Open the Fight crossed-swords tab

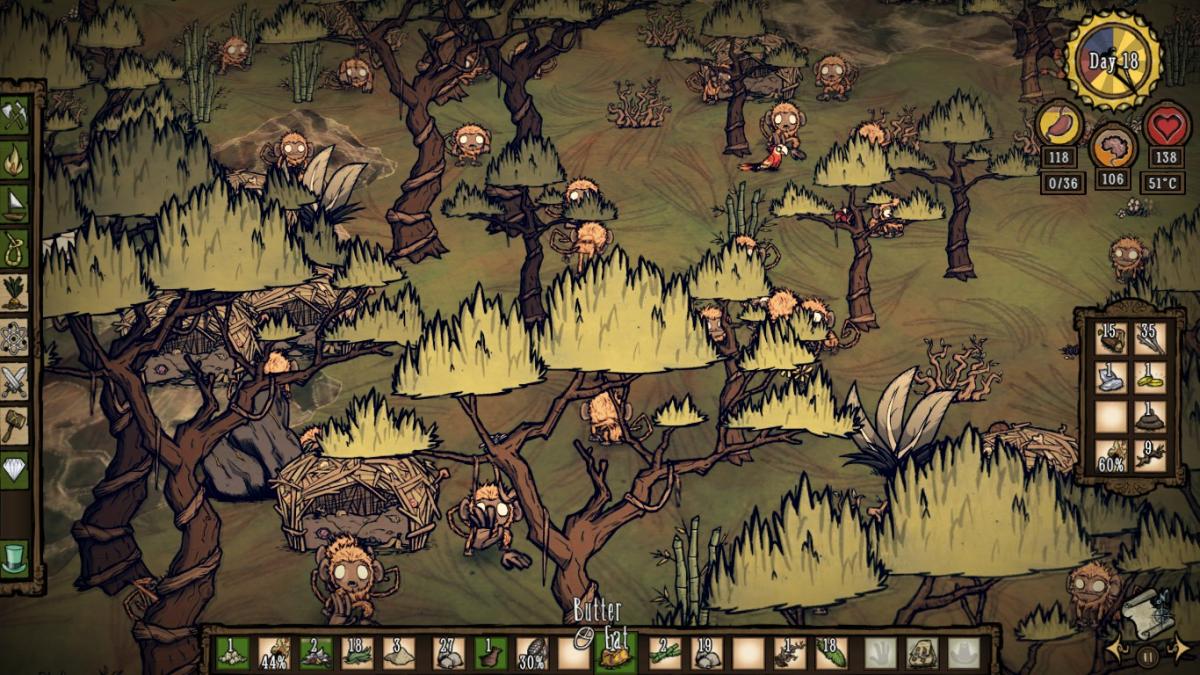[x=15, y=380]
